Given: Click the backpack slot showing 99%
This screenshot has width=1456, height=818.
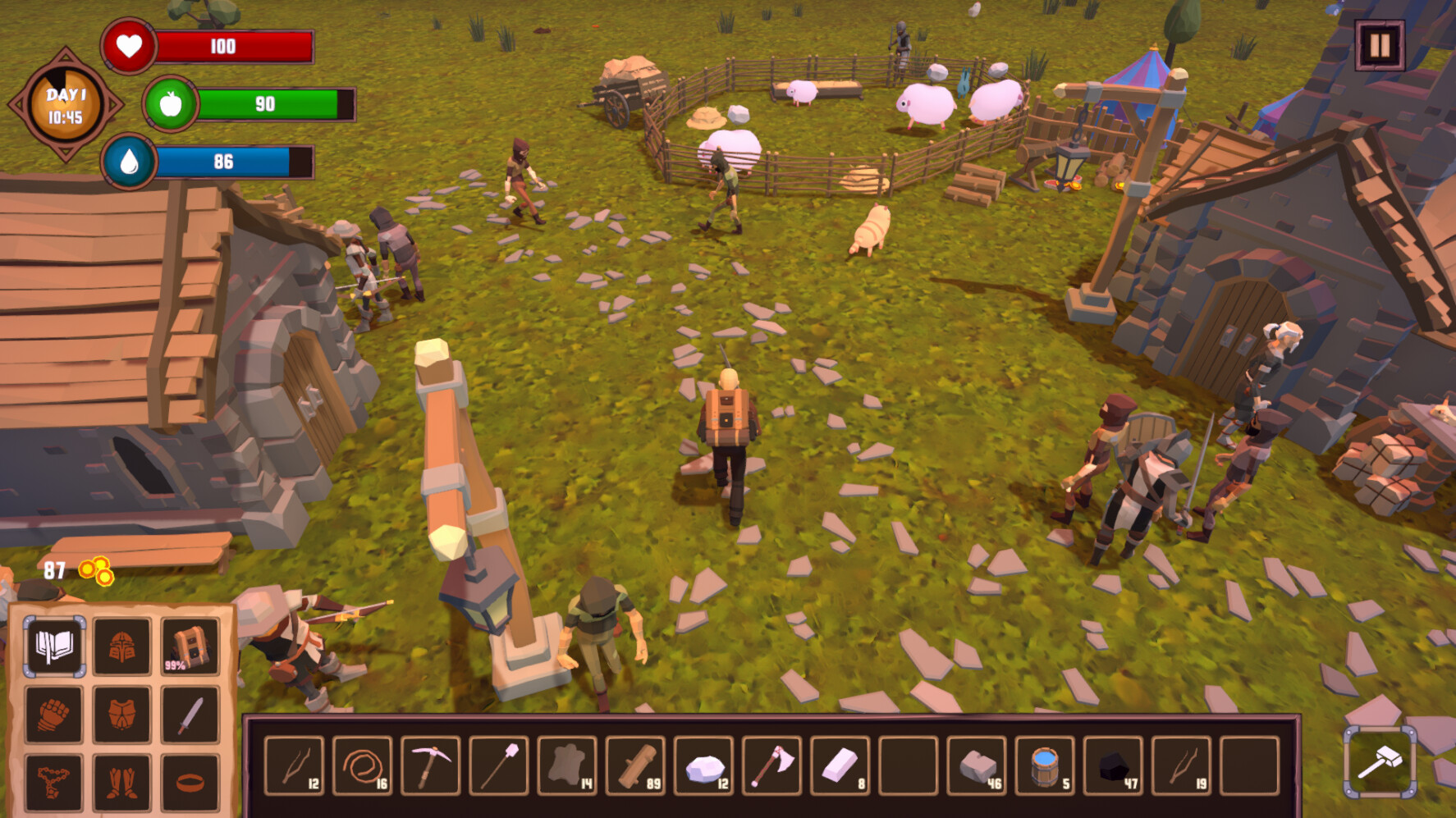Looking at the screenshot, I should 189,647.
